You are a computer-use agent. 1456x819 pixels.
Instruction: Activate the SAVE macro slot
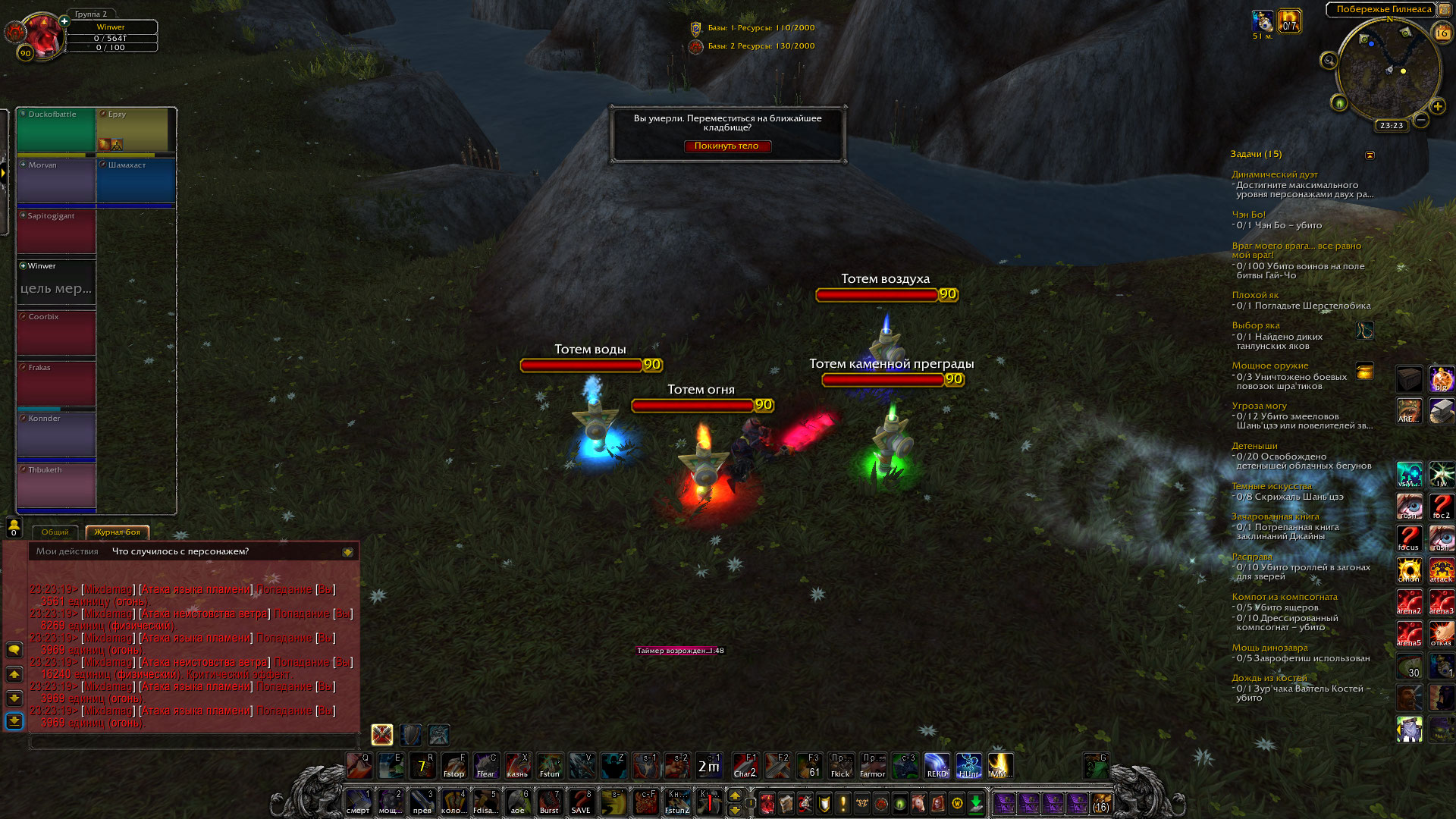pyautogui.click(x=581, y=802)
